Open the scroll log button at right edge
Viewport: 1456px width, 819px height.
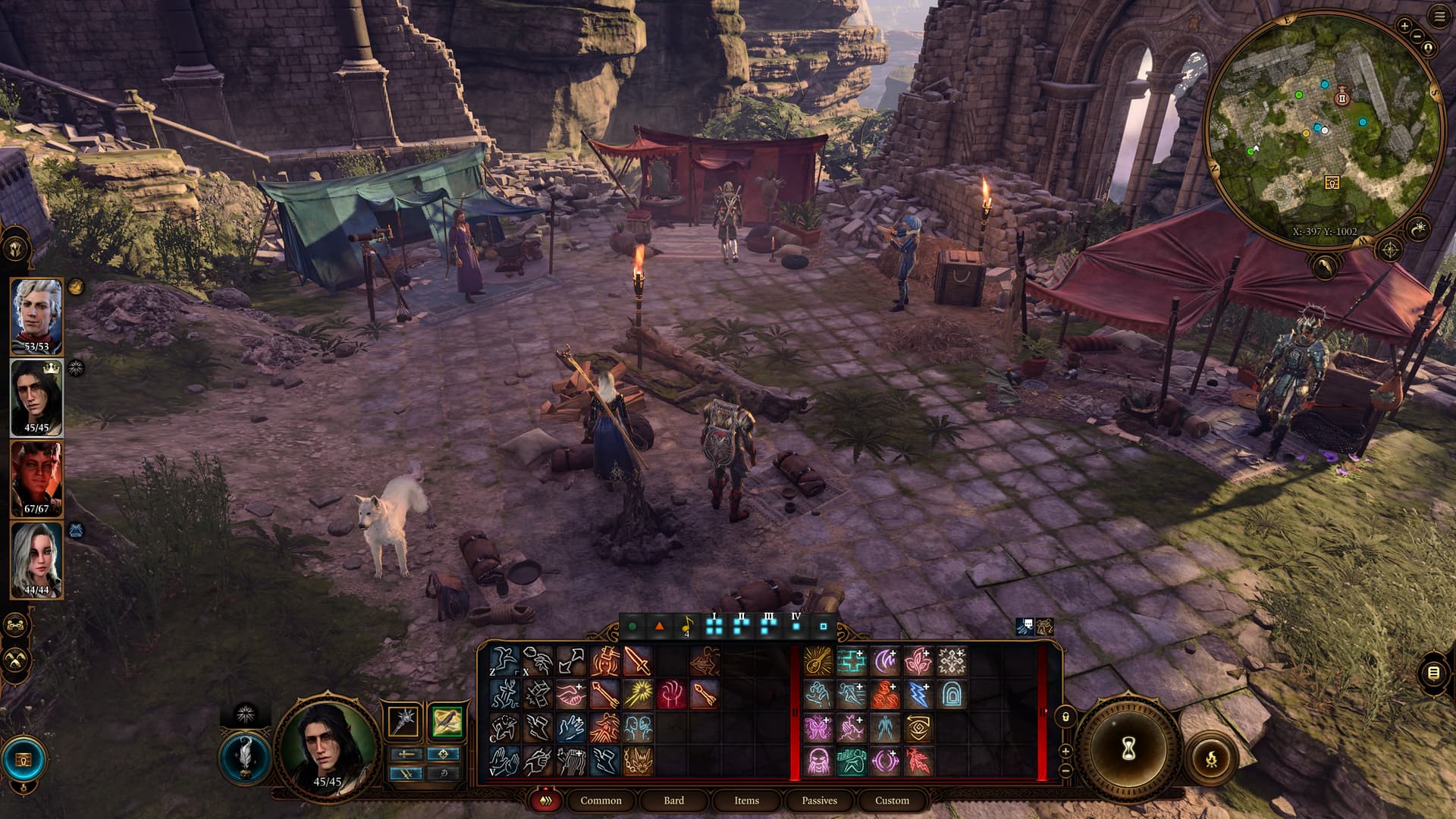tap(1433, 673)
